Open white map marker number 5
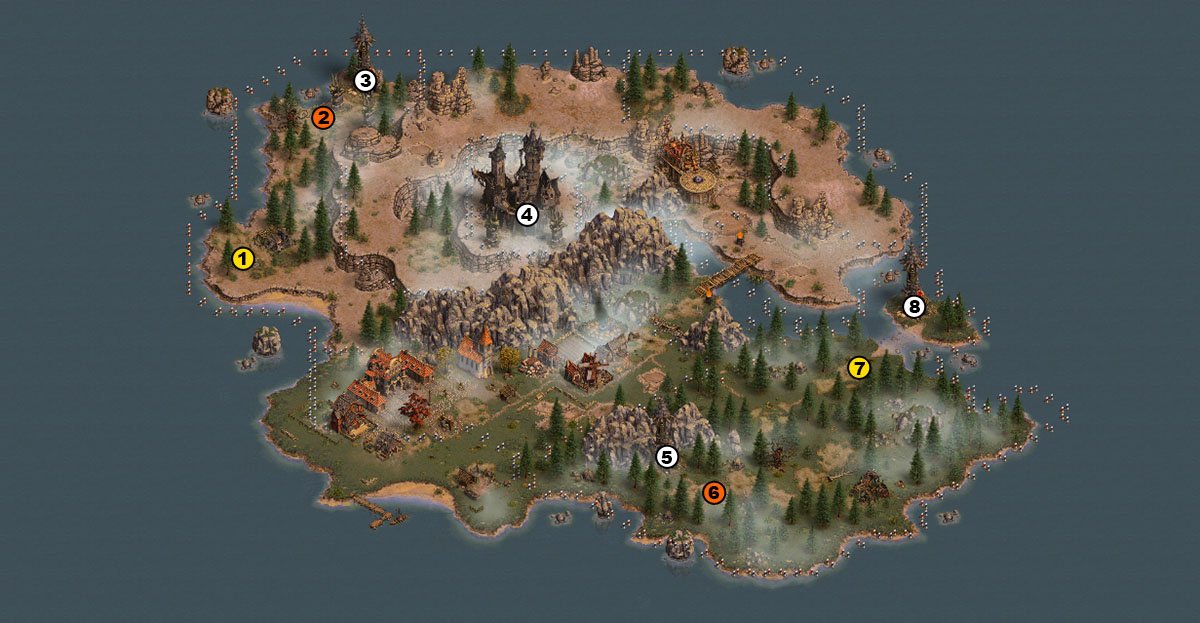This screenshot has height=623, width=1200. coord(667,457)
